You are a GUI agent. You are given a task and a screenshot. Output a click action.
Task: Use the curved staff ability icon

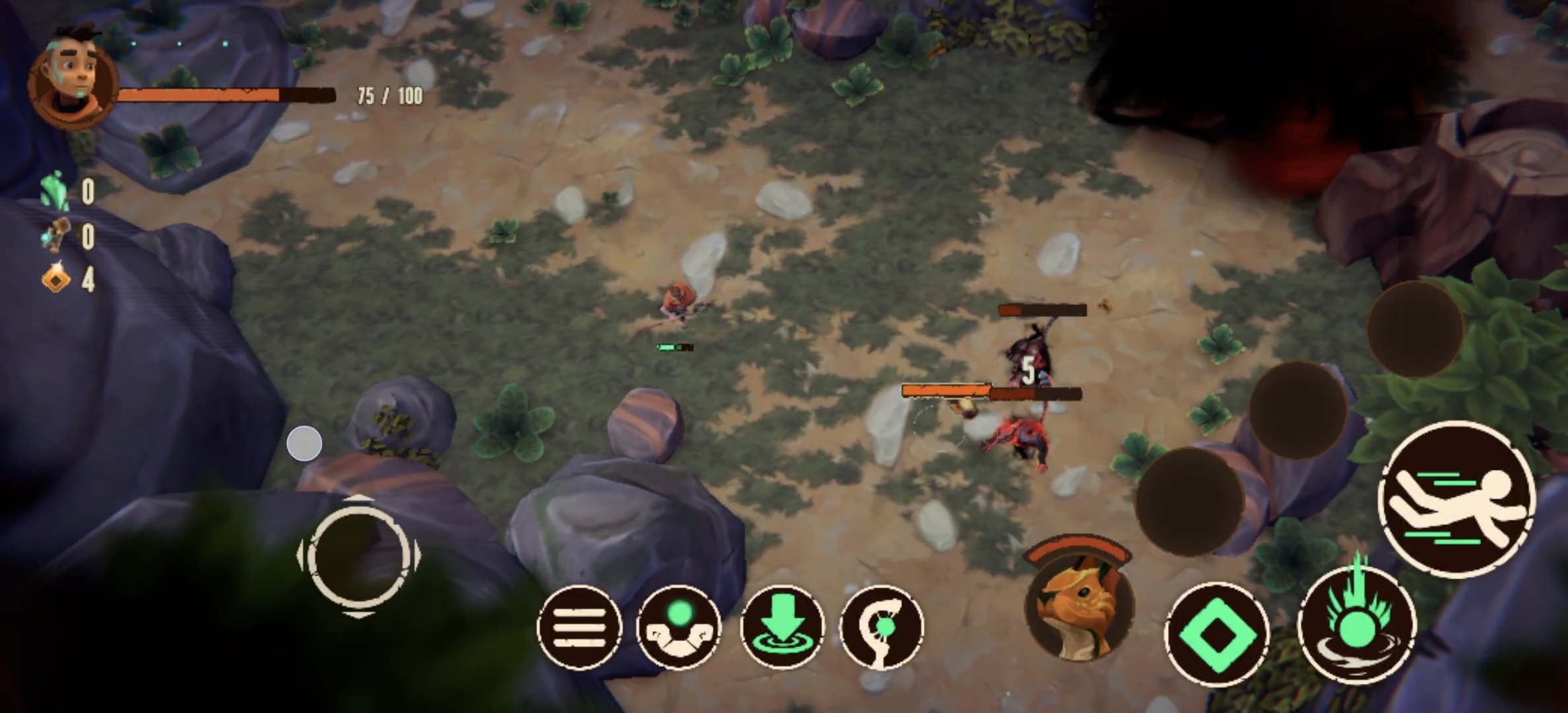click(x=882, y=627)
